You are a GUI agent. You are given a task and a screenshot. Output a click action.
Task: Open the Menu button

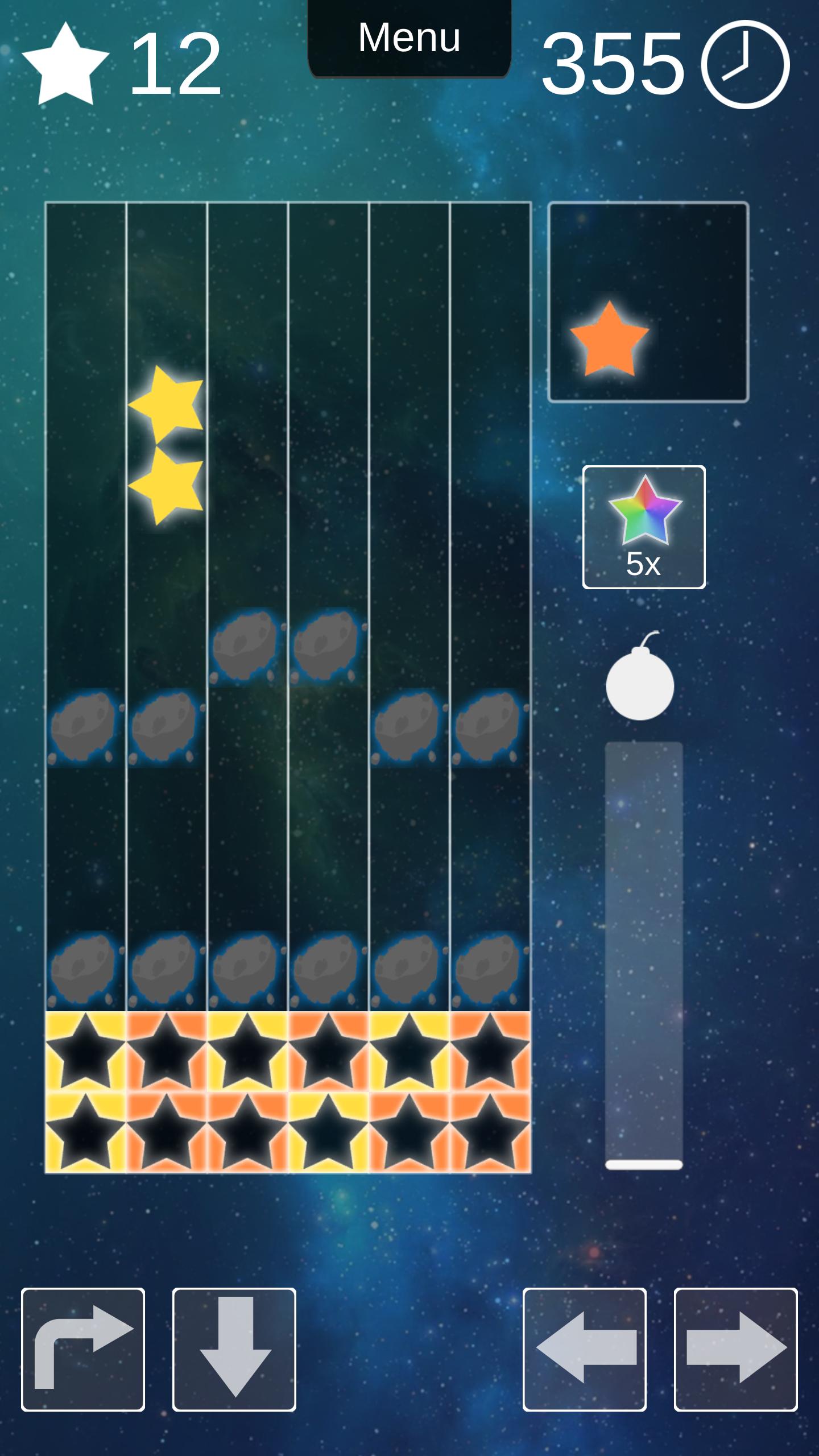[x=409, y=39]
